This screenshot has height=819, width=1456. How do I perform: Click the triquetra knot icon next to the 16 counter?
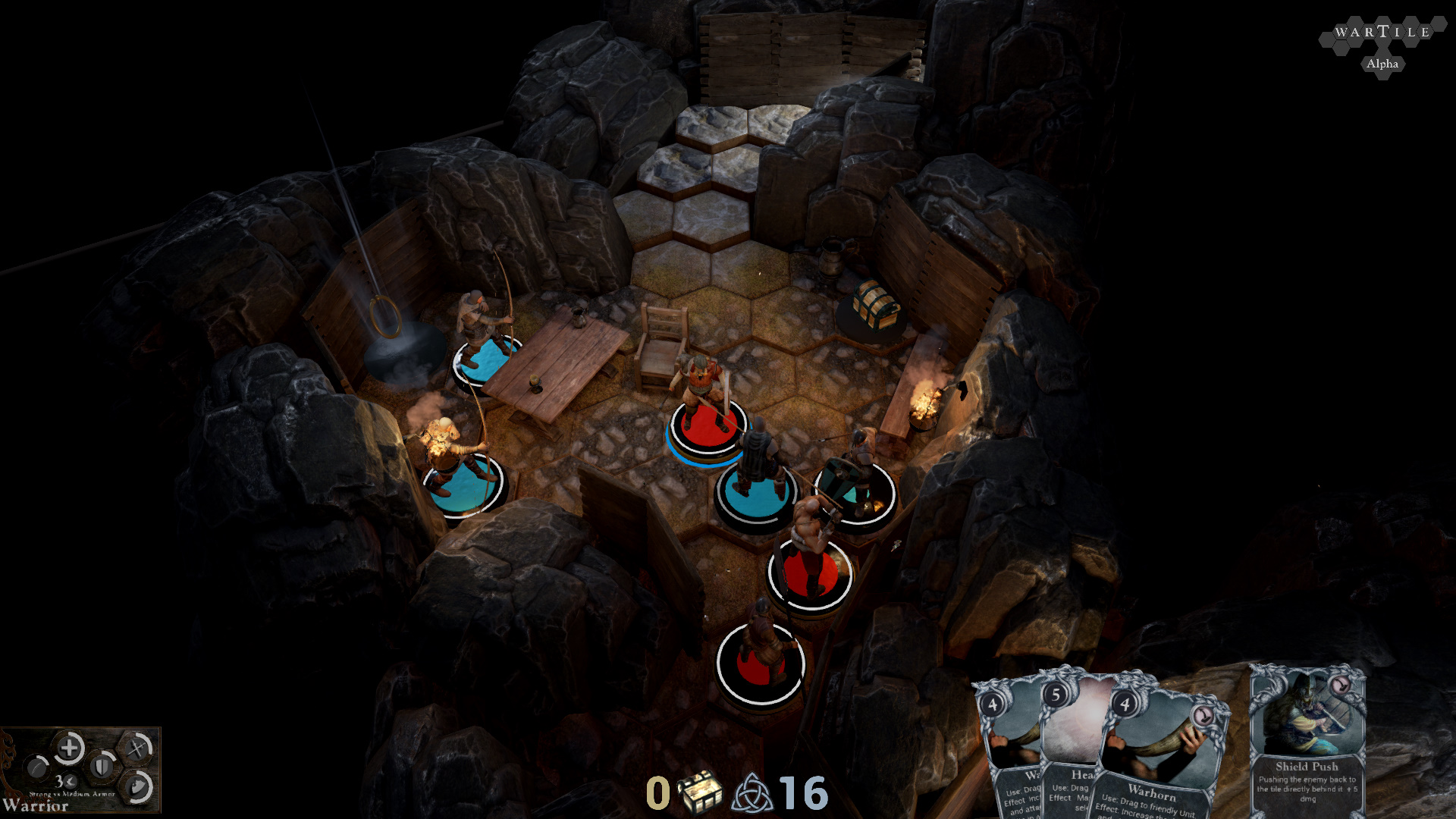coord(752,793)
